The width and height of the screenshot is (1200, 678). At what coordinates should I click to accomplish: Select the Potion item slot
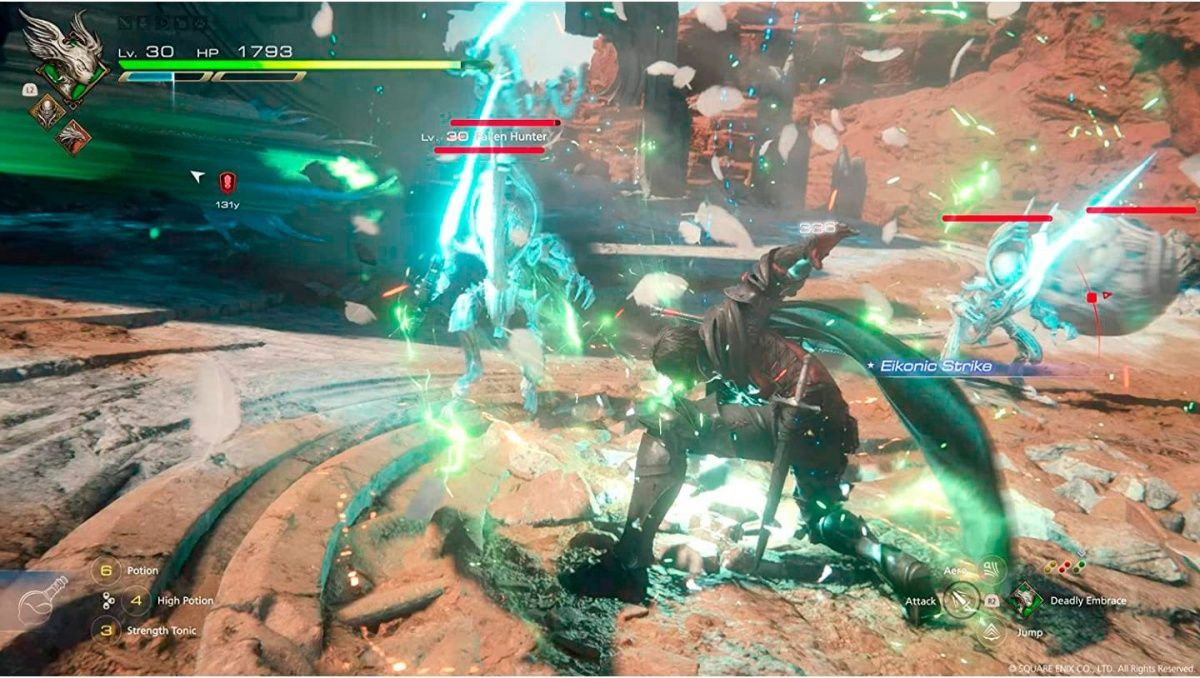coord(106,571)
